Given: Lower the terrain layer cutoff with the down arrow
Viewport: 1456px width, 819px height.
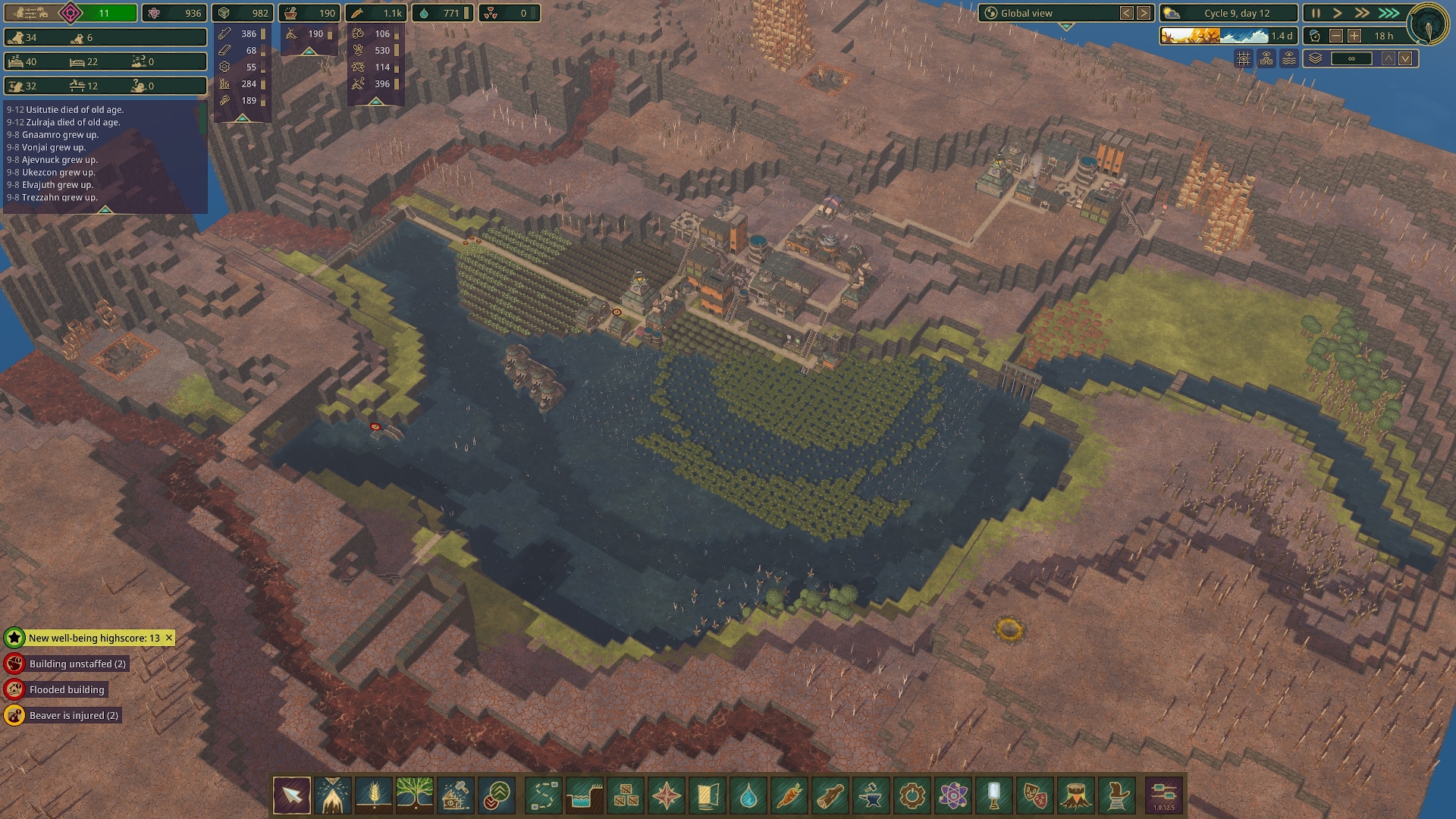Looking at the screenshot, I should [1404, 58].
